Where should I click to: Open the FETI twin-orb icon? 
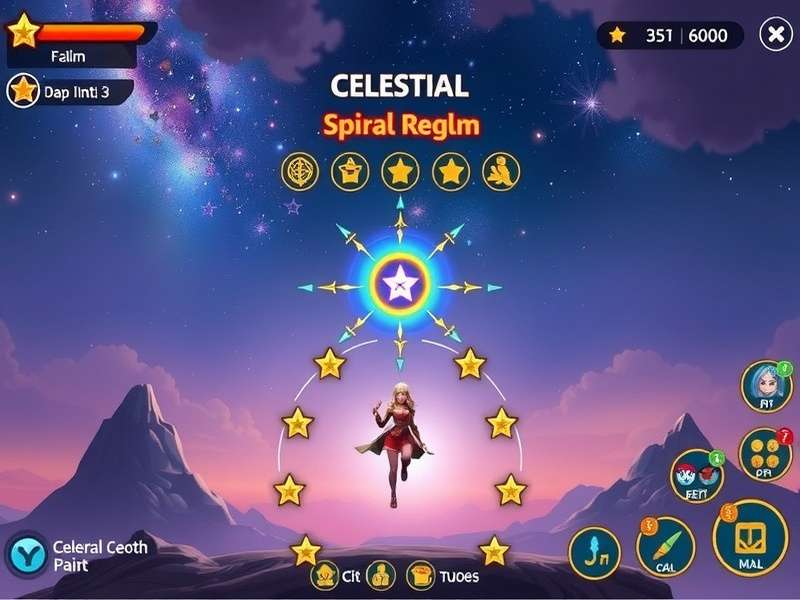[696, 474]
